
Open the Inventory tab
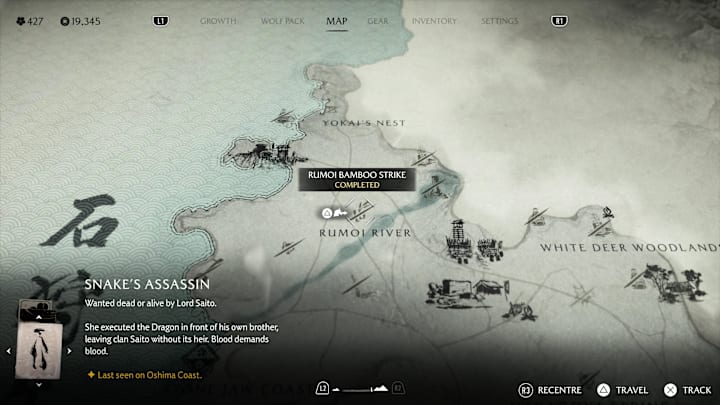[434, 20]
